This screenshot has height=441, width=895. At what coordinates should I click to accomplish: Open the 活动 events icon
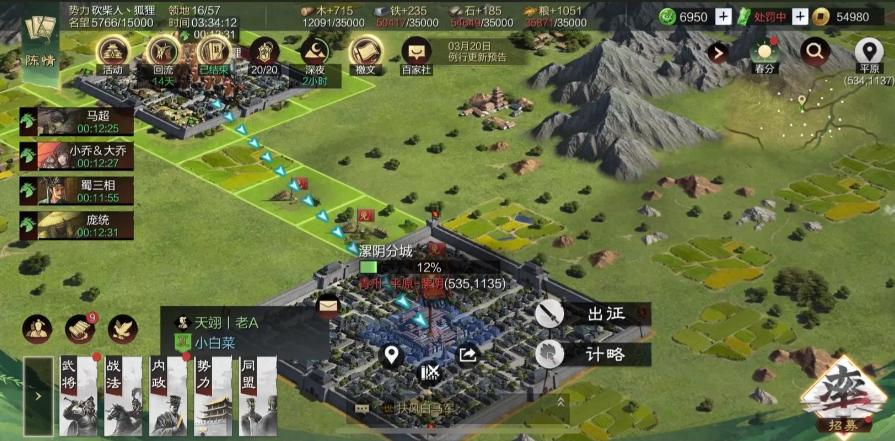coord(112,55)
